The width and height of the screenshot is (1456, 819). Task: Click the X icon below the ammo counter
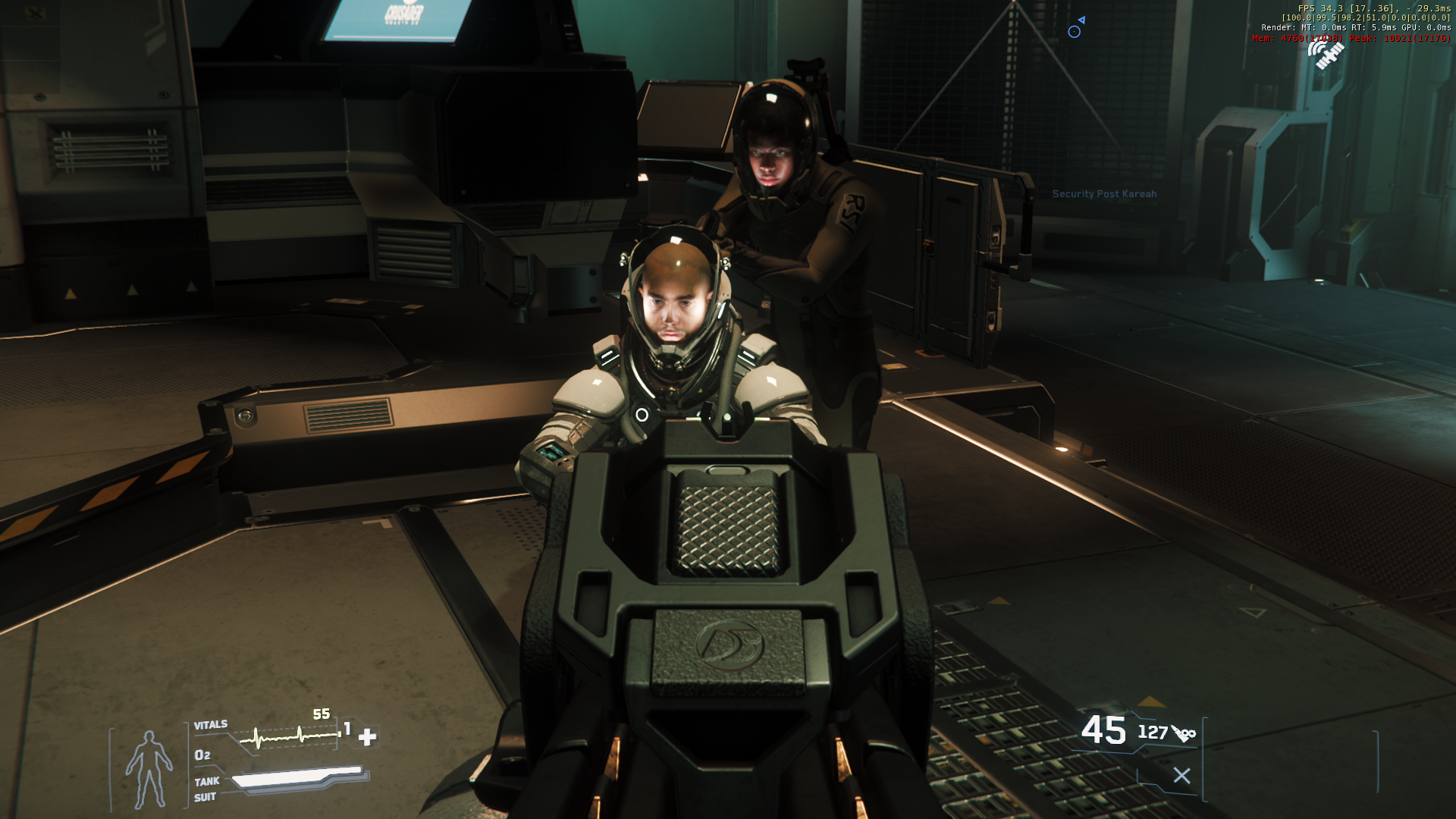pos(1181,776)
